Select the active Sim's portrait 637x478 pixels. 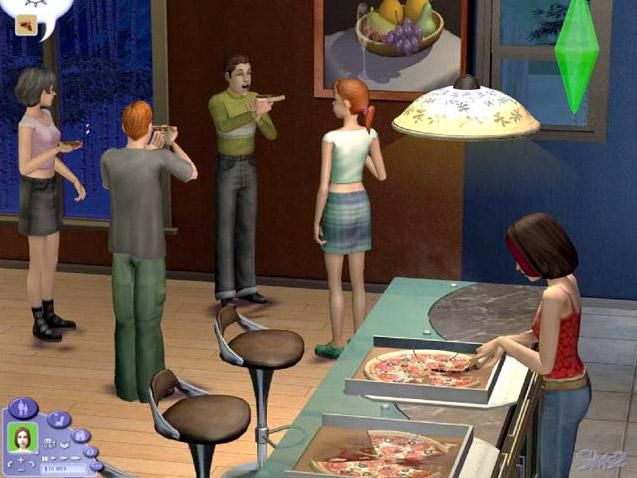tap(21, 438)
